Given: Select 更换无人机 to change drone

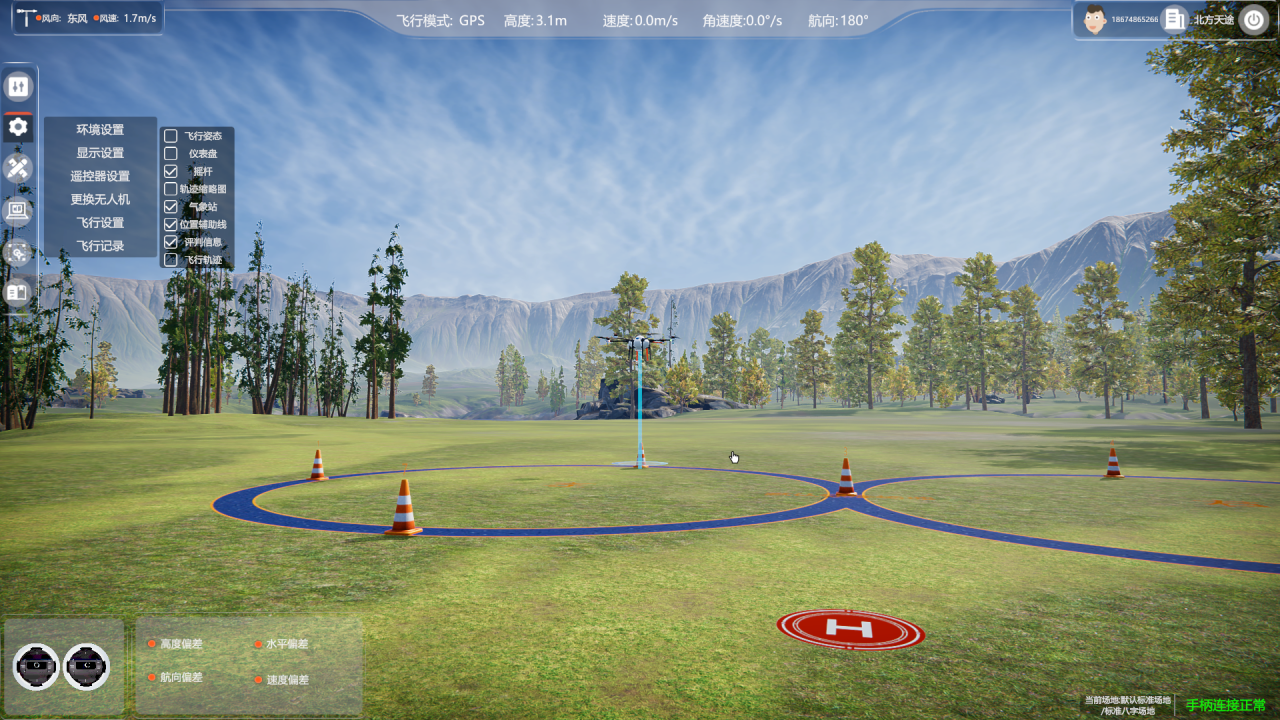Looking at the screenshot, I should pos(100,199).
